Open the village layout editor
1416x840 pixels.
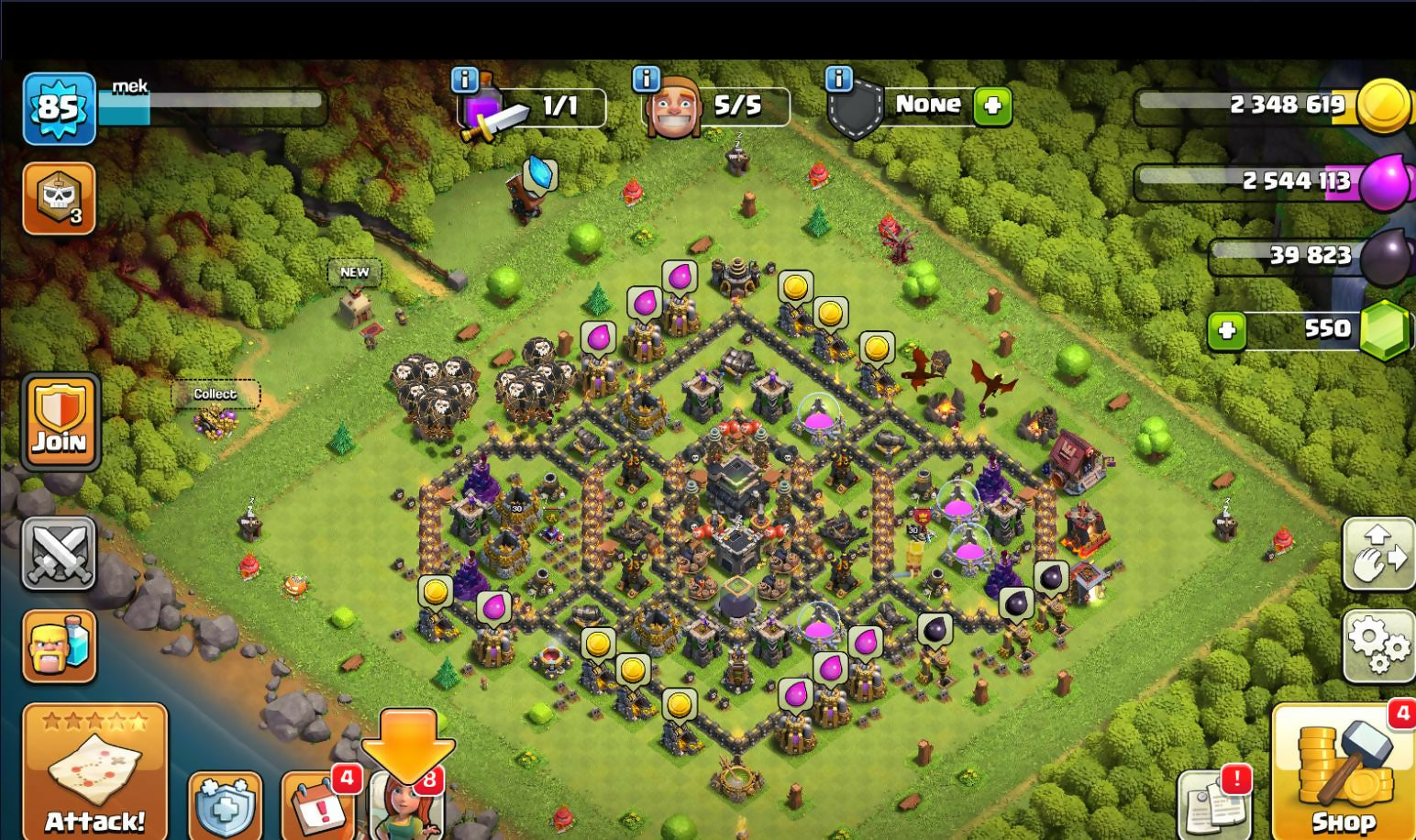(1377, 554)
